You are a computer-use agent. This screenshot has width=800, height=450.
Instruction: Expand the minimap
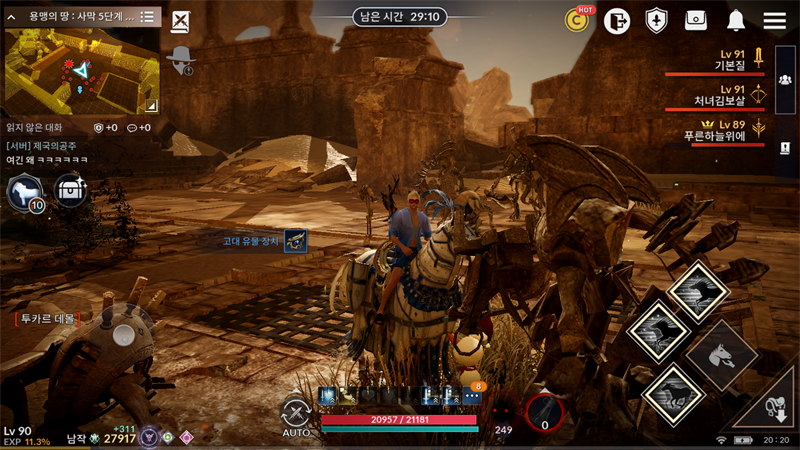click(151, 104)
